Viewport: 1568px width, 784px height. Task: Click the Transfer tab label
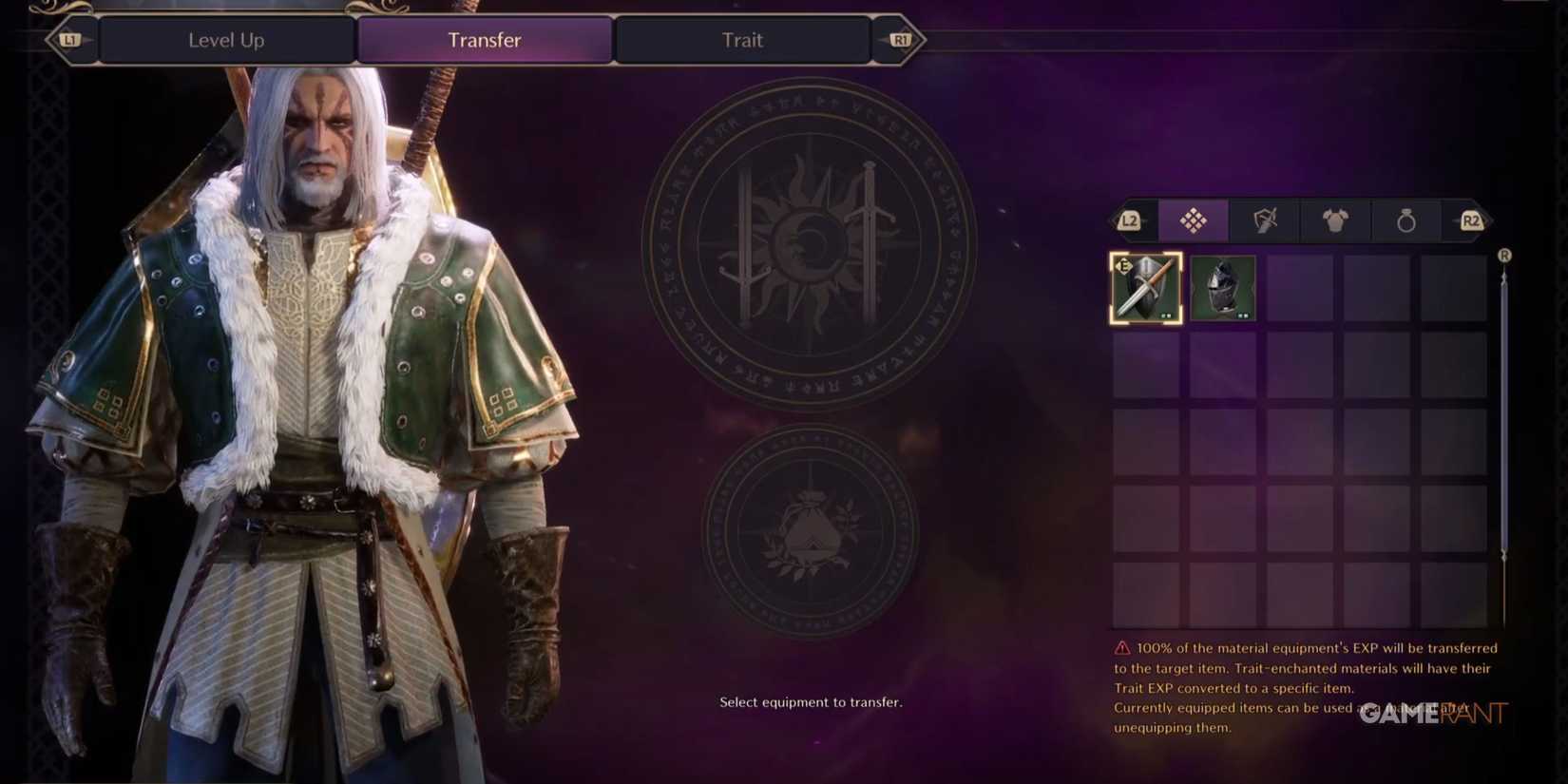coord(485,40)
